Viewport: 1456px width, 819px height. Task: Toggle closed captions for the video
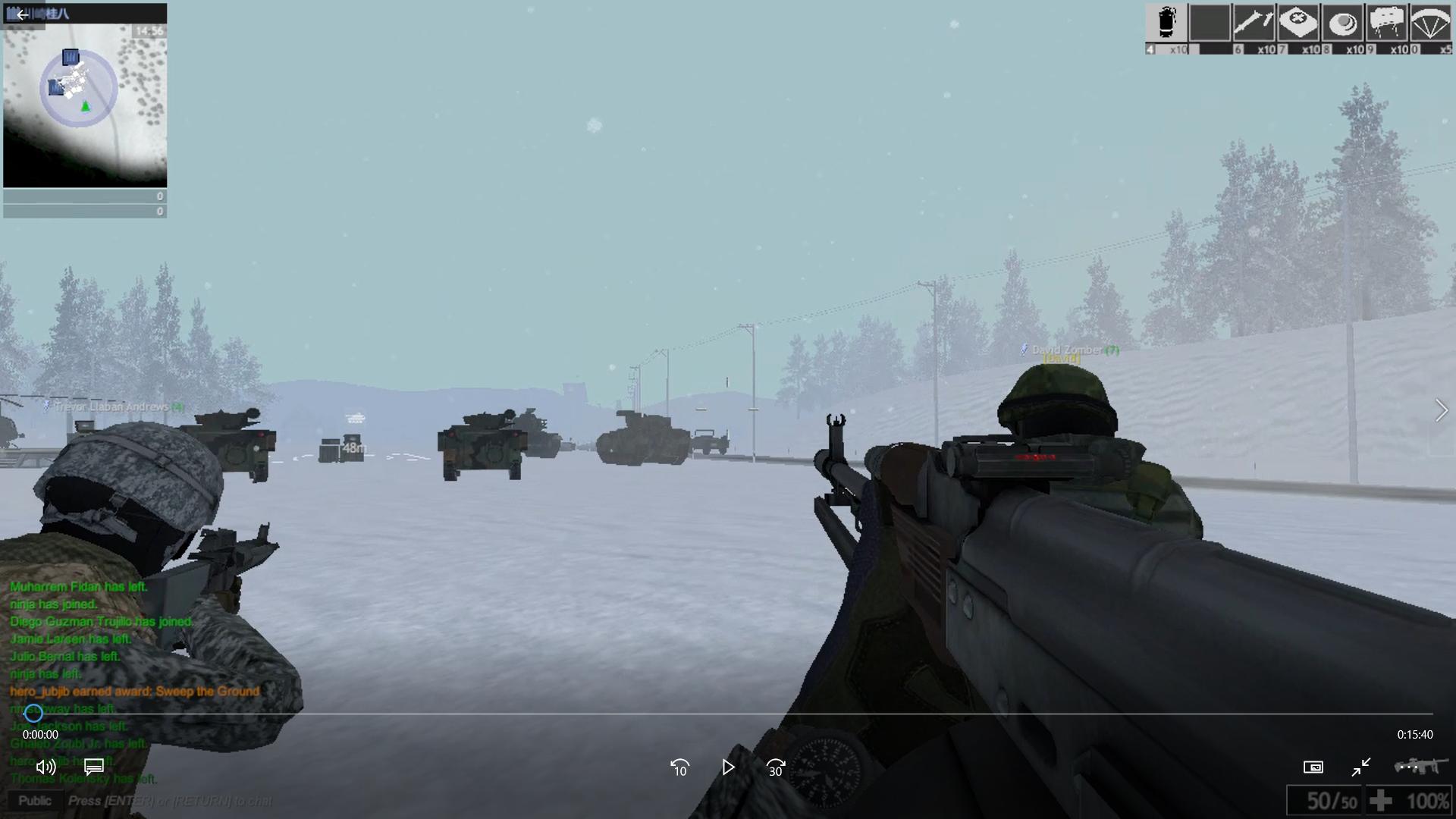[x=93, y=767]
